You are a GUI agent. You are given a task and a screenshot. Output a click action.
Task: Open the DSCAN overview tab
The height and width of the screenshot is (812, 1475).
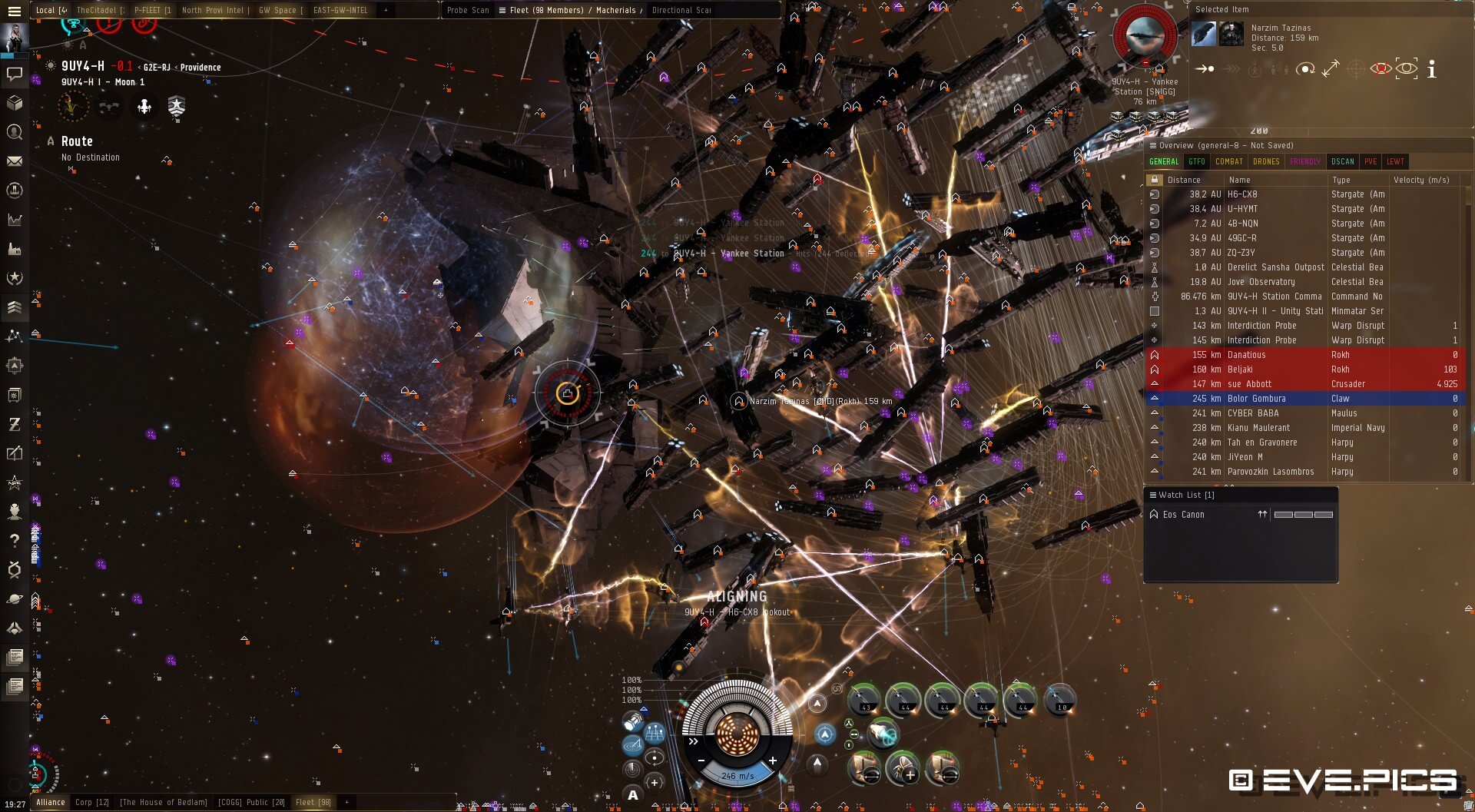coord(1342,161)
